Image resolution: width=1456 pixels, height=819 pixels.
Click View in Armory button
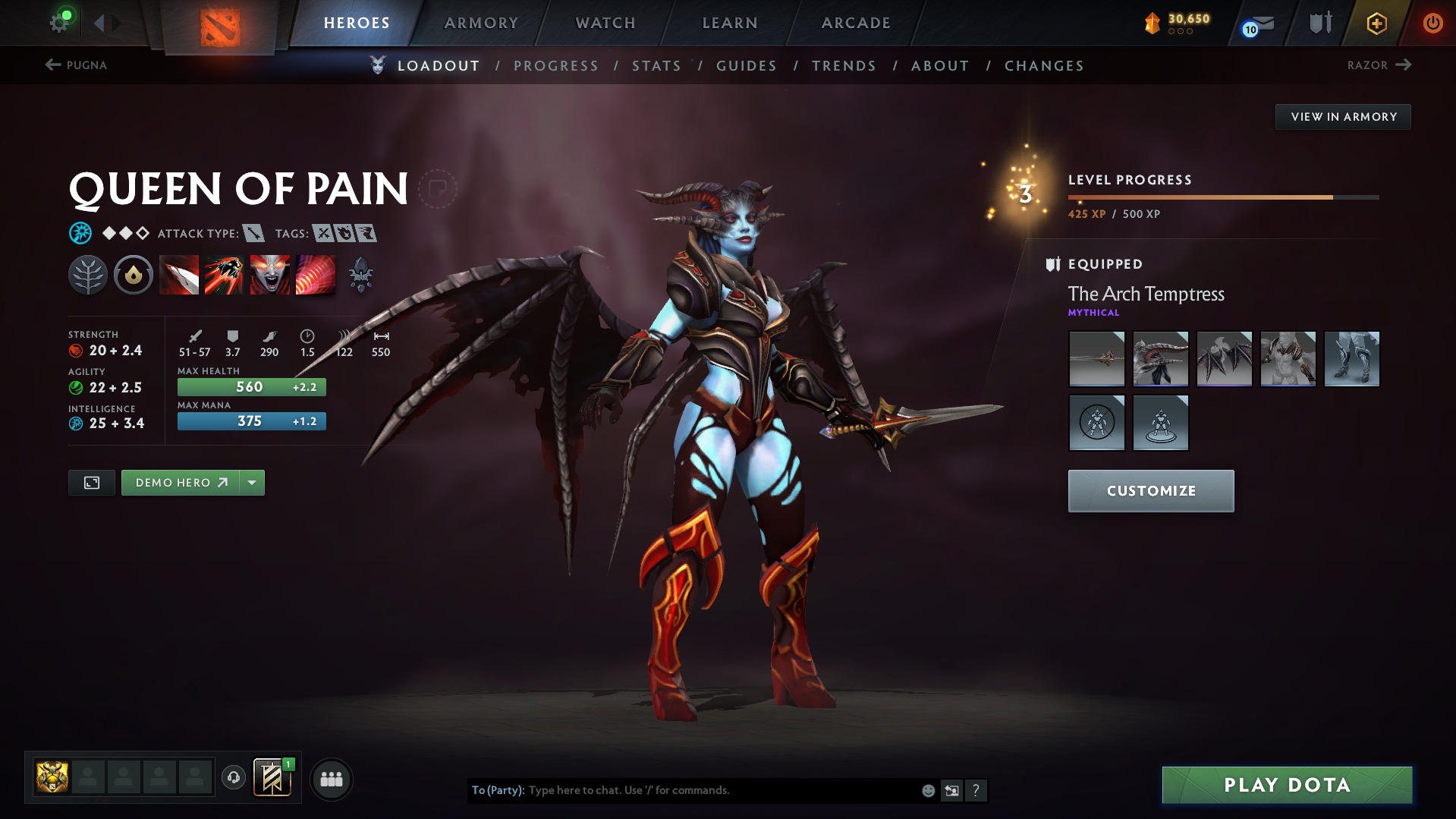pos(1343,117)
